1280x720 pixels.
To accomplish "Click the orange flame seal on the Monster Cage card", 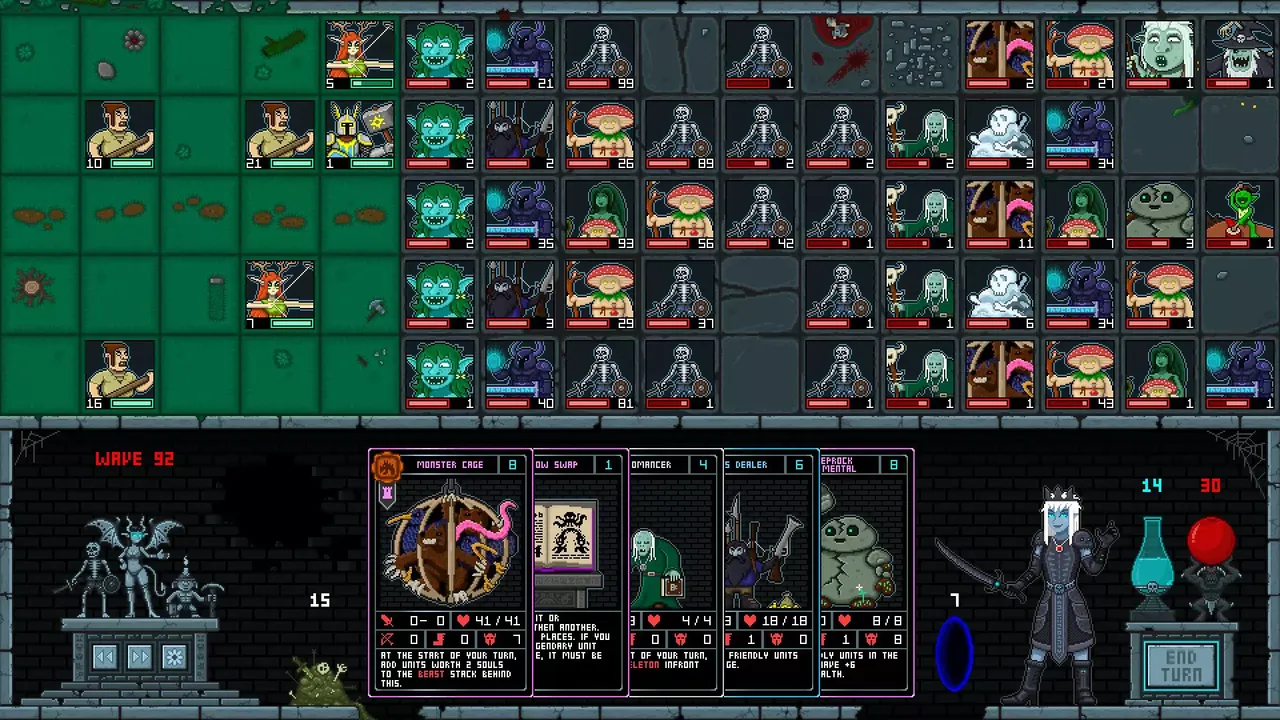I will [387, 464].
